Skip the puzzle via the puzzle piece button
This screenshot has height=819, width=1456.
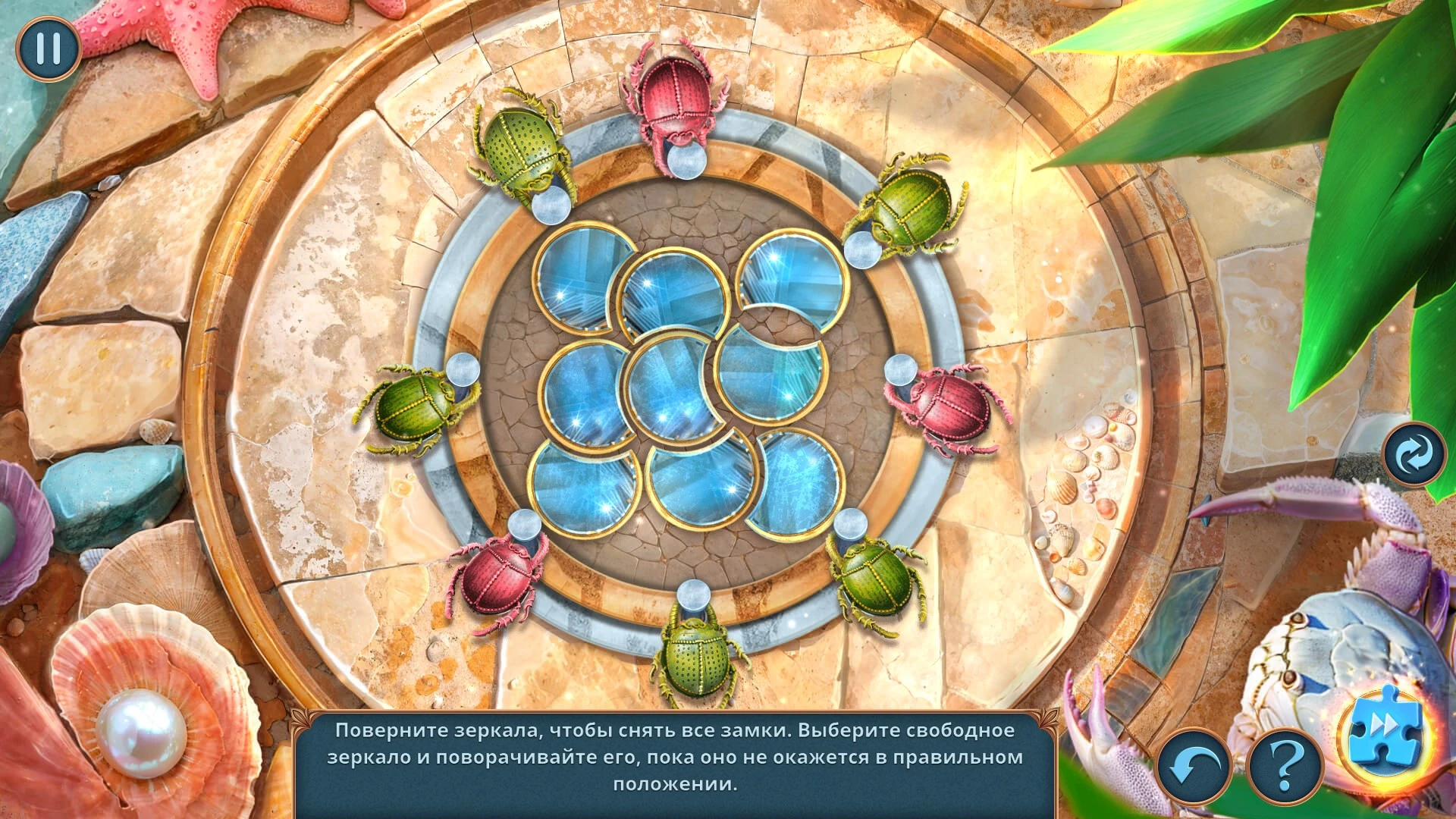pyautogui.click(x=1384, y=729)
